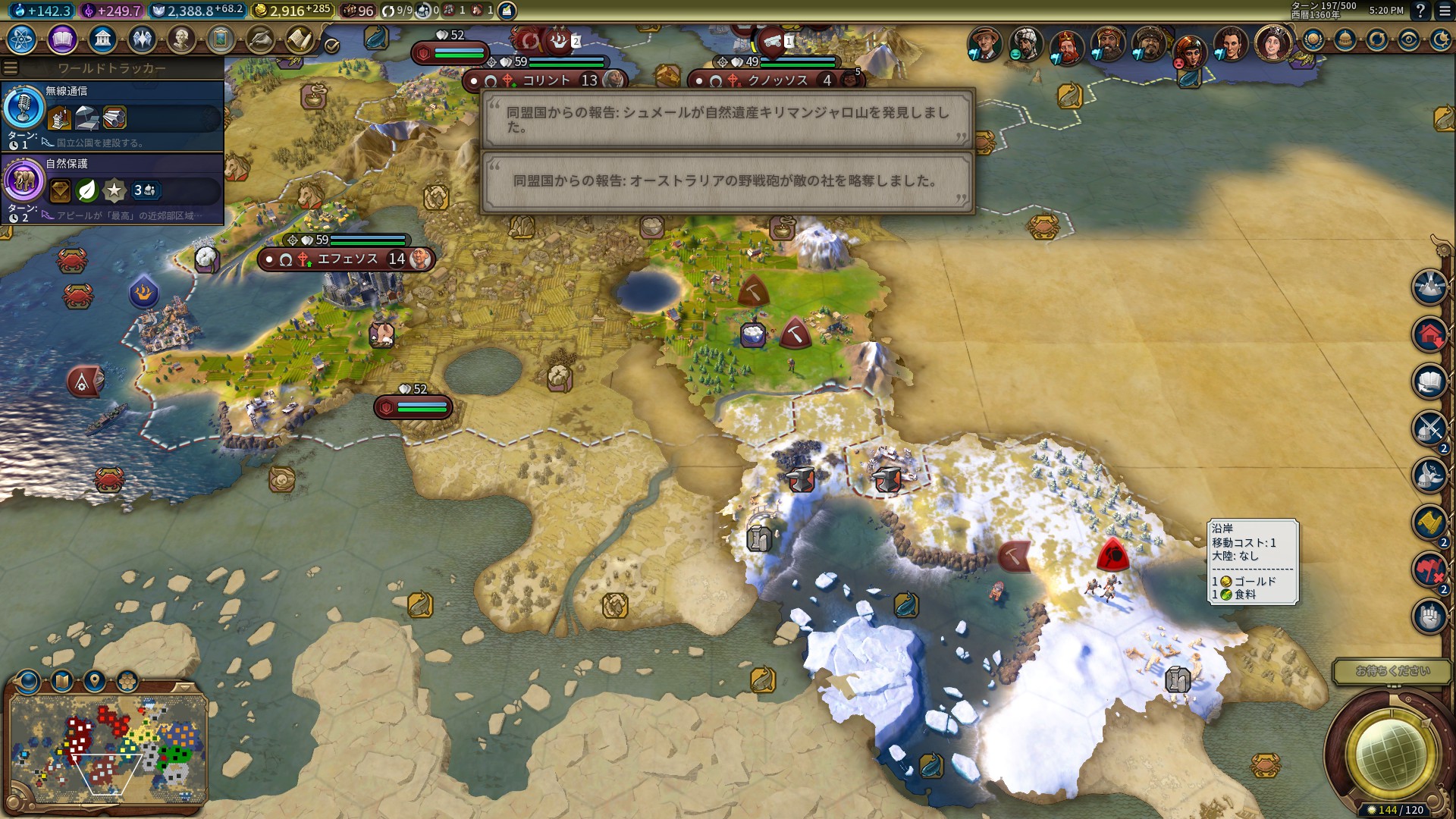Open the main game menu button

coord(1445,11)
